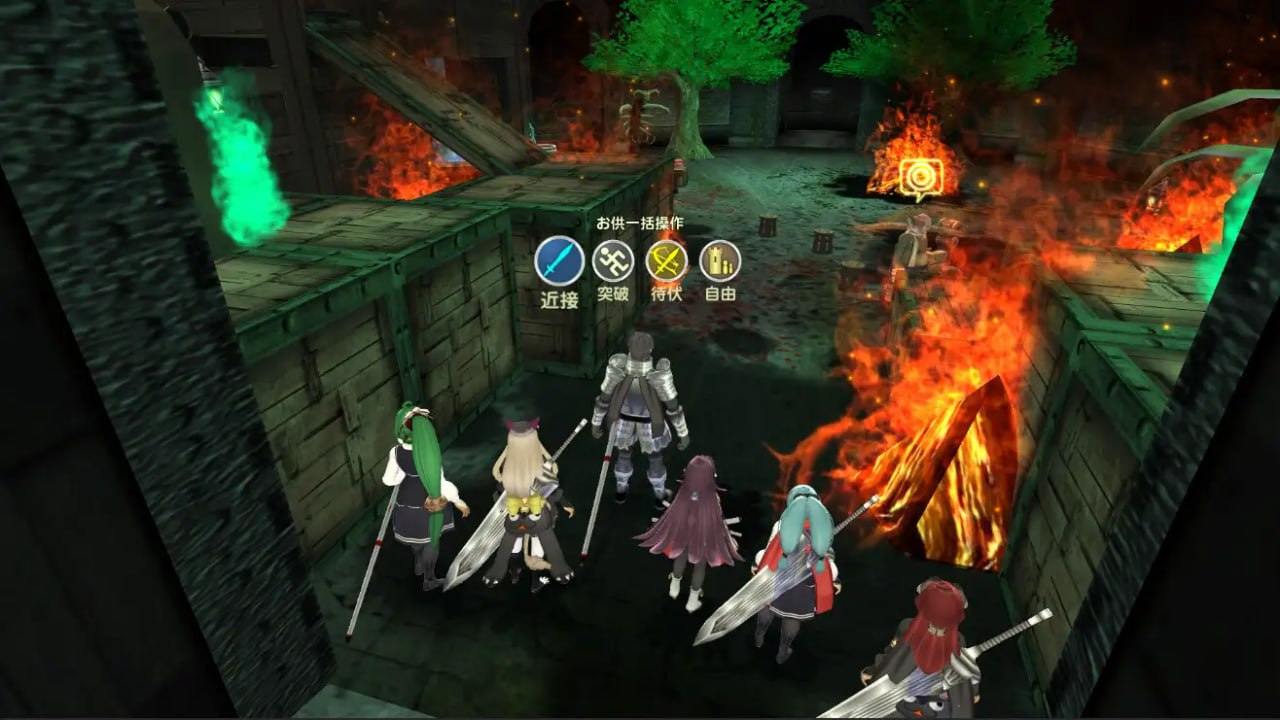
Task: Set companions to 自由 free mode
Action: point(720,261)
